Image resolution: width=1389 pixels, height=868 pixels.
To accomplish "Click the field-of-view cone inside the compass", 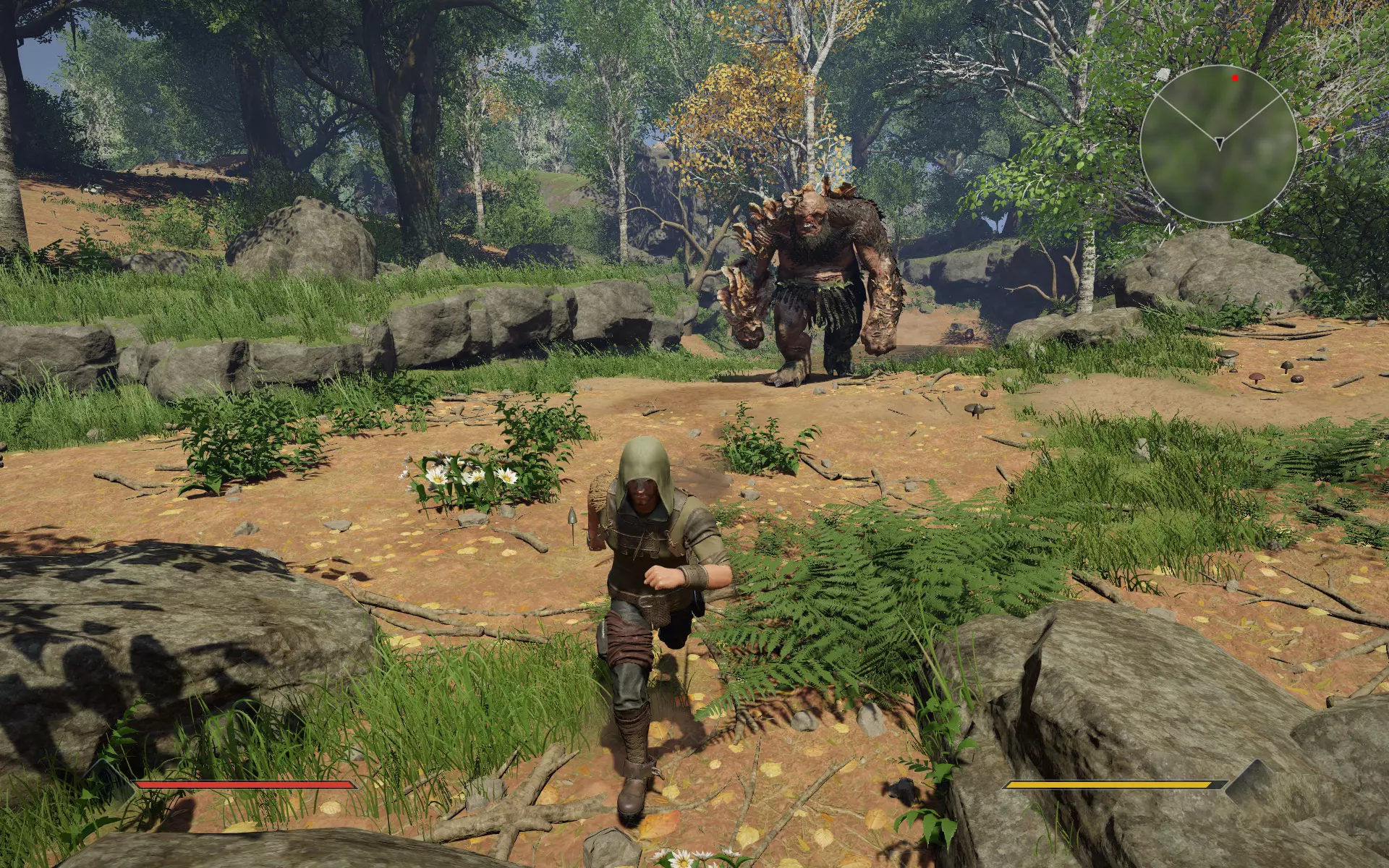I will (x=1221, y=109).
